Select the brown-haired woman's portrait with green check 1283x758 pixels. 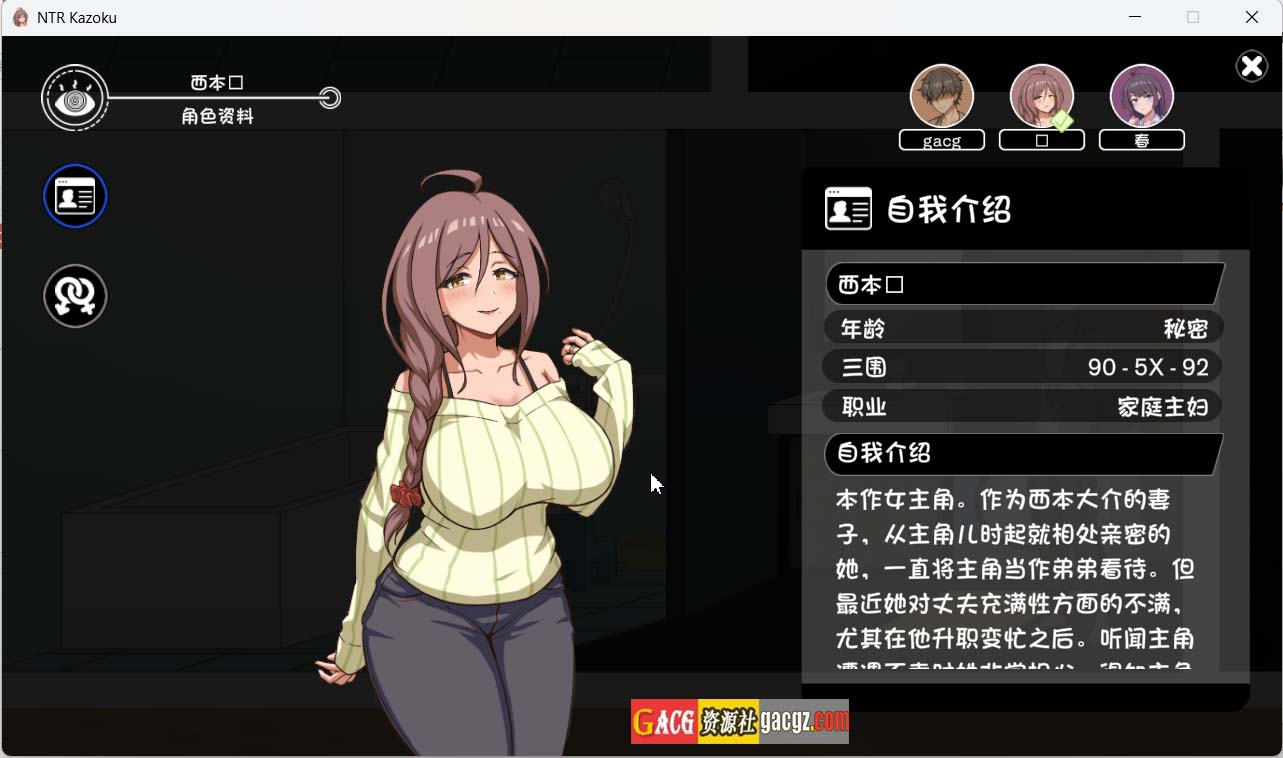pos(1041,97)
